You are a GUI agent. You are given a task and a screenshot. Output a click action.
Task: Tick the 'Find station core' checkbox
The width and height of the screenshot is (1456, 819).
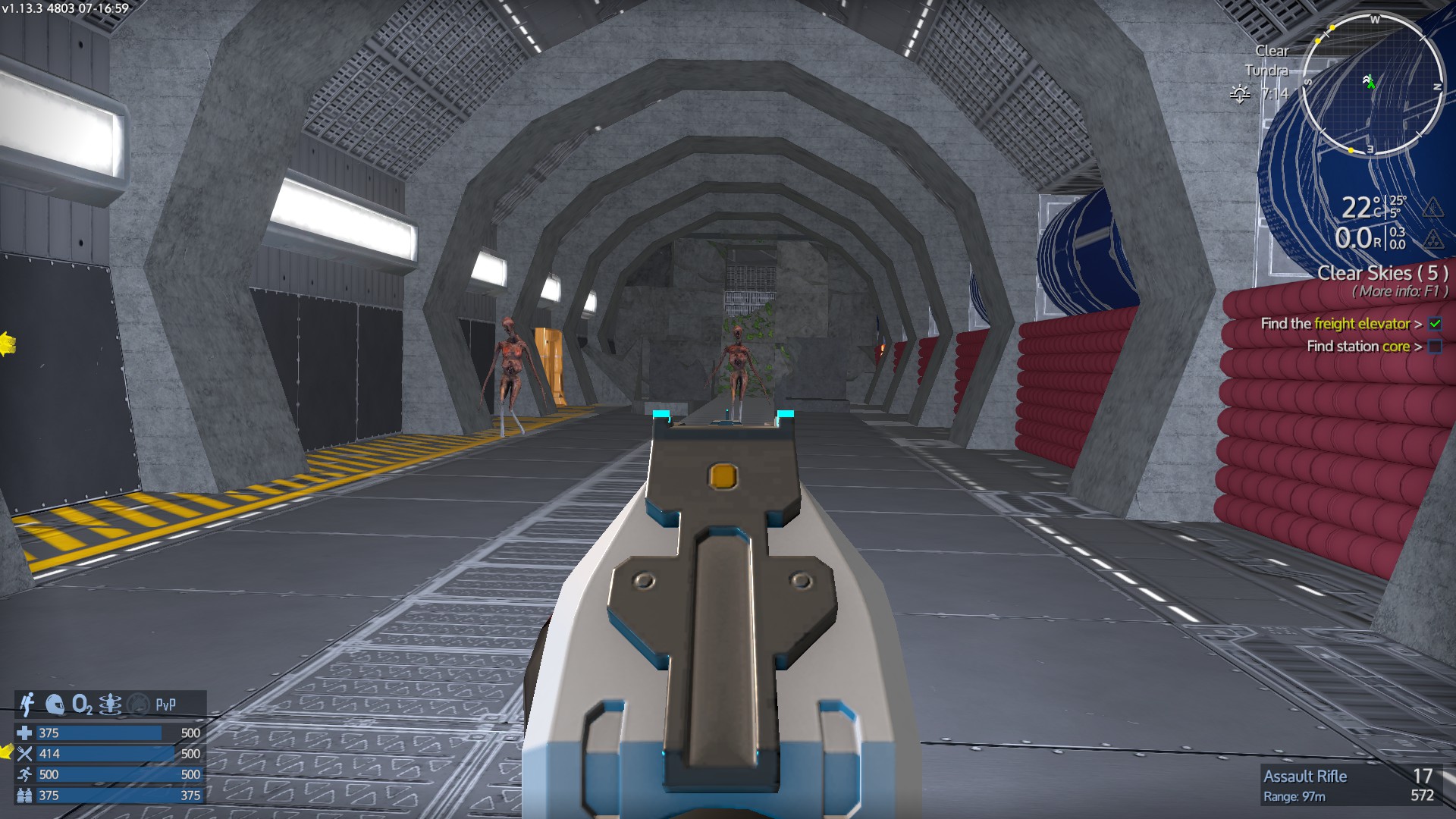[1435, 347]
